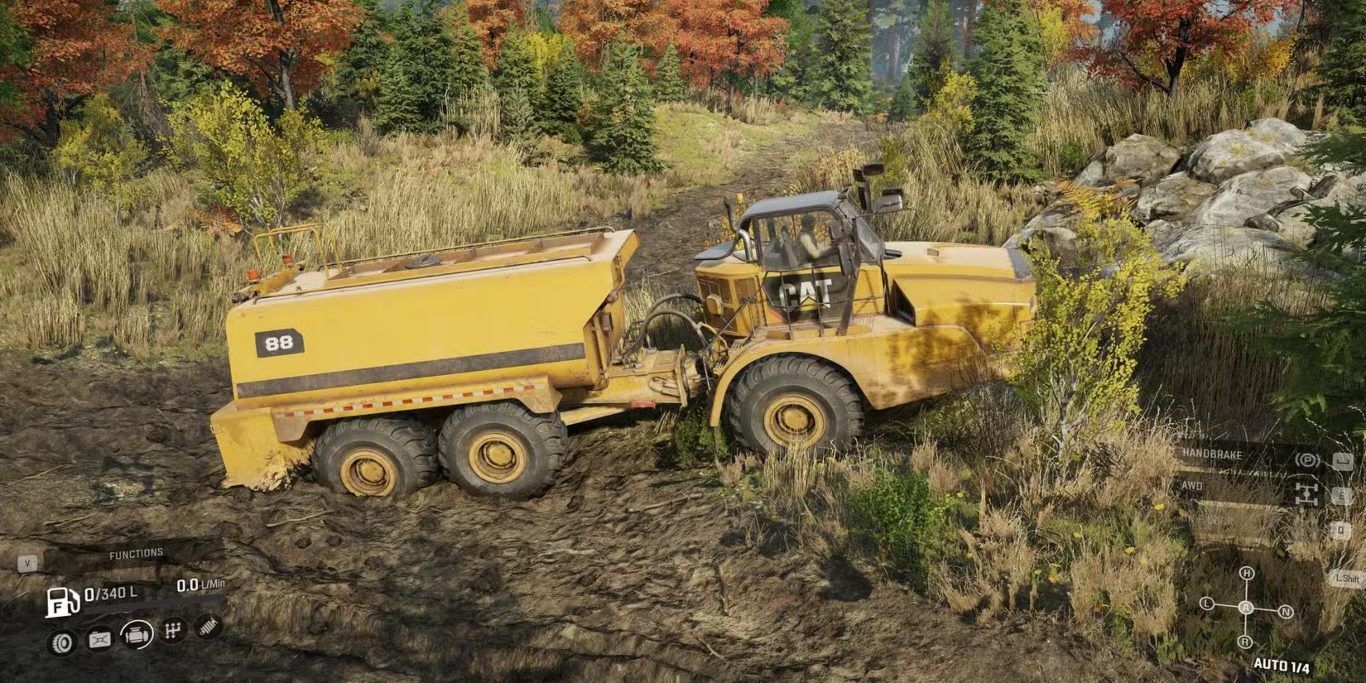
Task: Shift to Neutral (N)
Action: point(1285,611)
